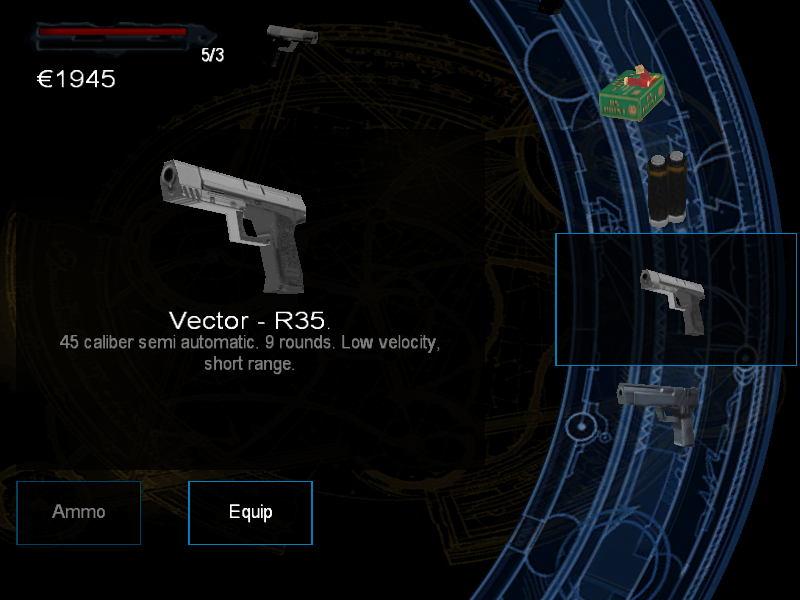Click the Equip button
This screenshot has height=600, width=800.
[x=250, y=513]
